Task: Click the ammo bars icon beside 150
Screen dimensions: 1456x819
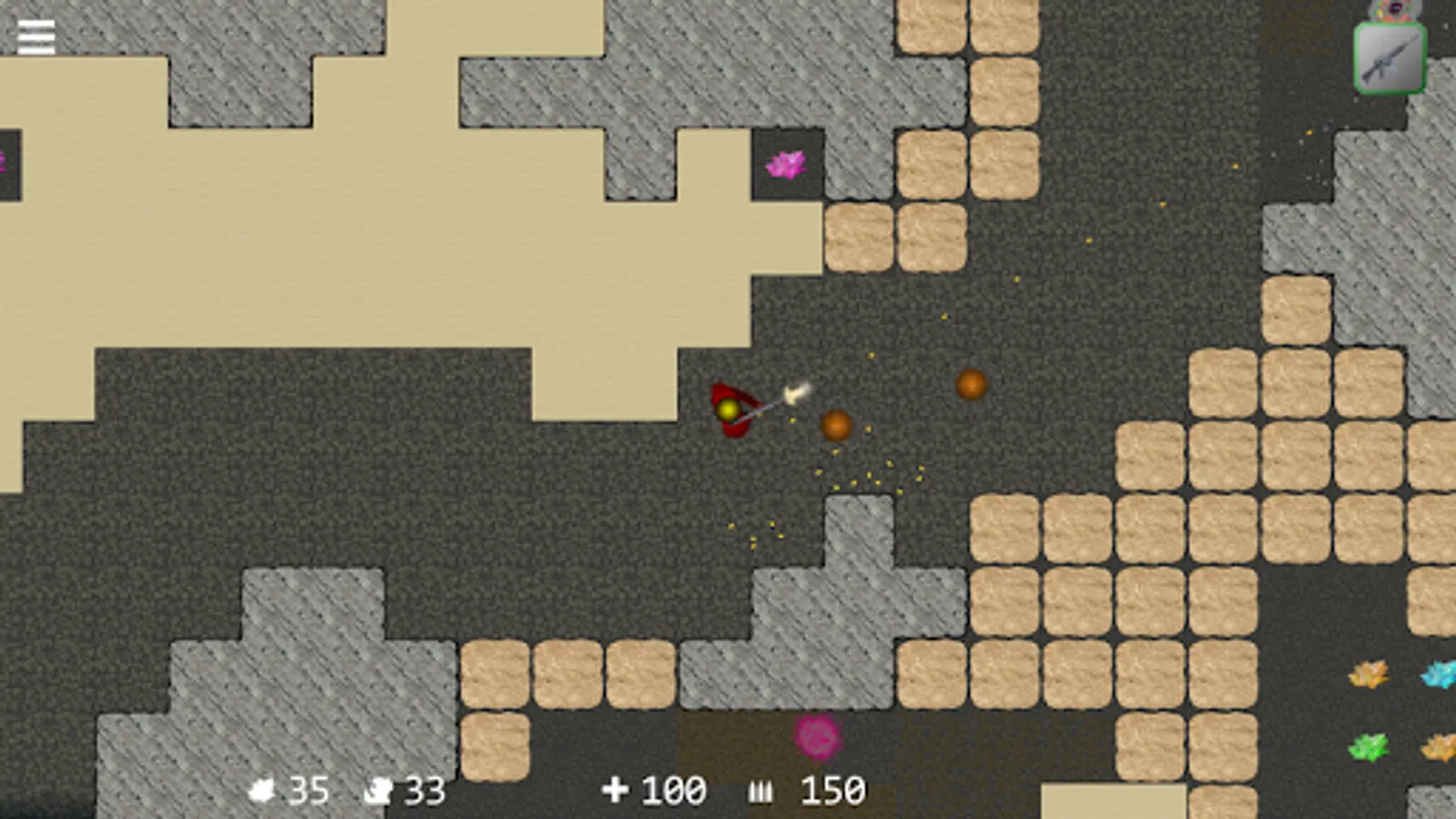Action: pos(763,790)
